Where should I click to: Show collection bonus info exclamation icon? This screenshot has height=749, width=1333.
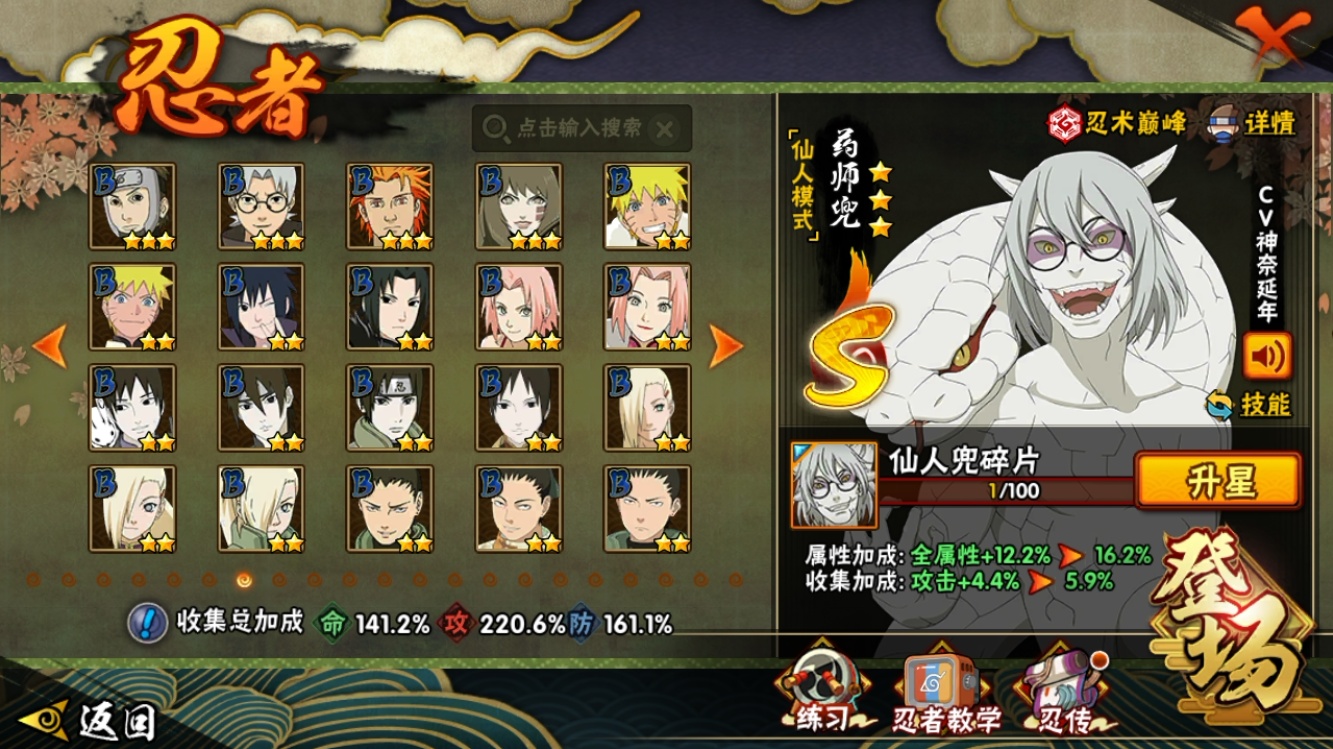click(147, 623)
